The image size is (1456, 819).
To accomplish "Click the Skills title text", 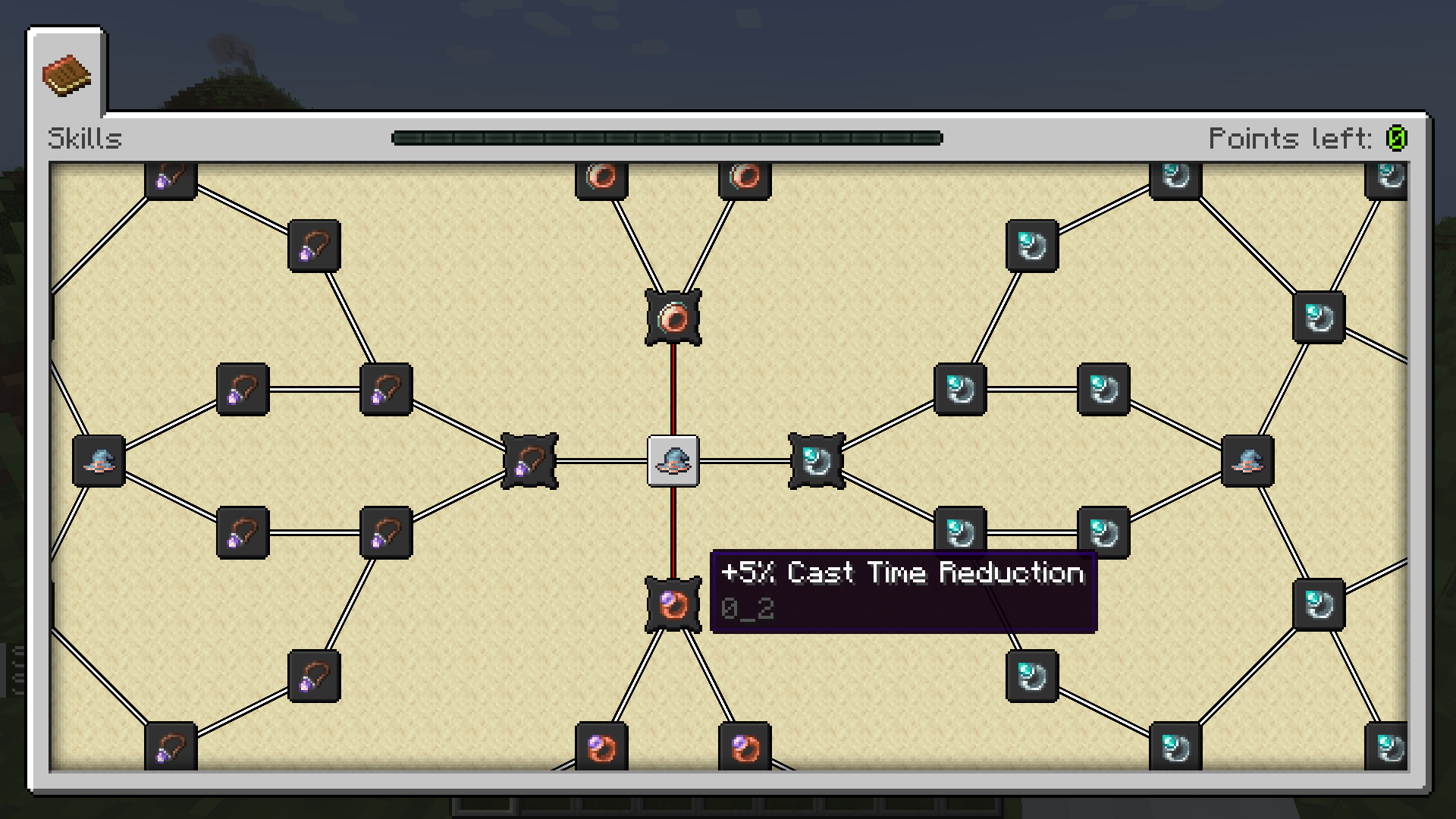I will point(85,138).
